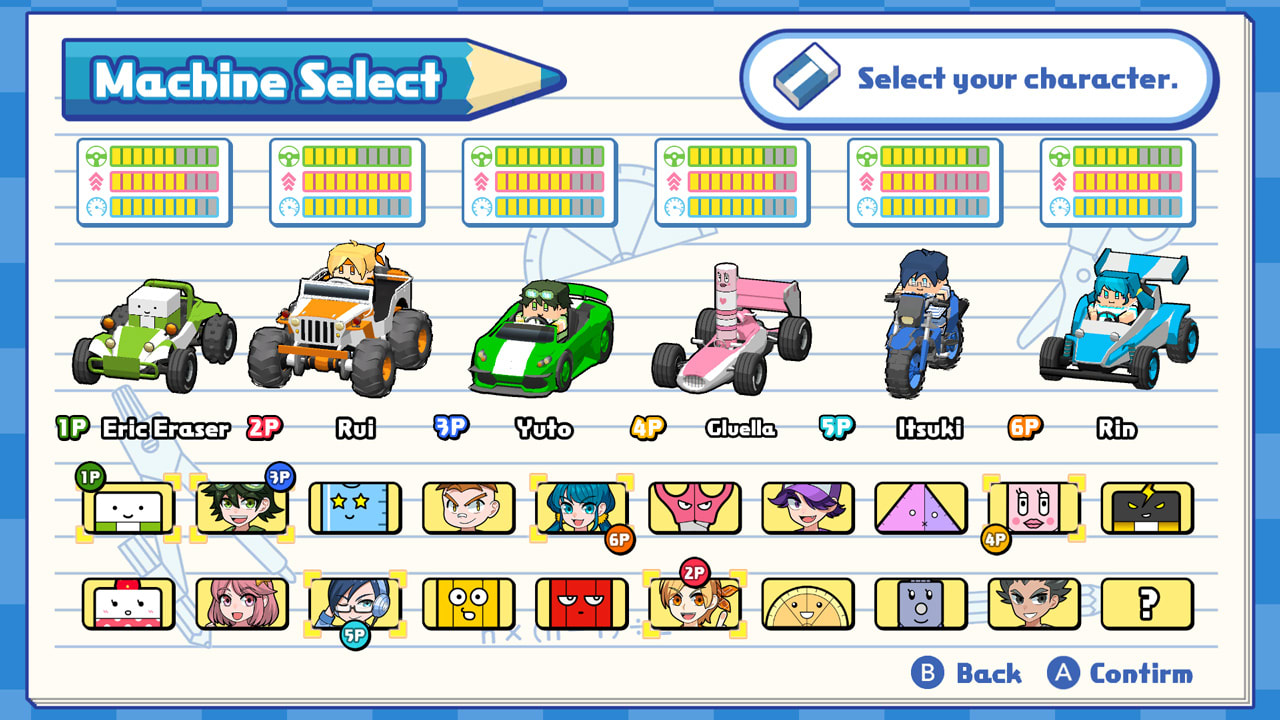Select the random "?" character slot
This screenshot has height=720, width=1280.
point(1147,603)
